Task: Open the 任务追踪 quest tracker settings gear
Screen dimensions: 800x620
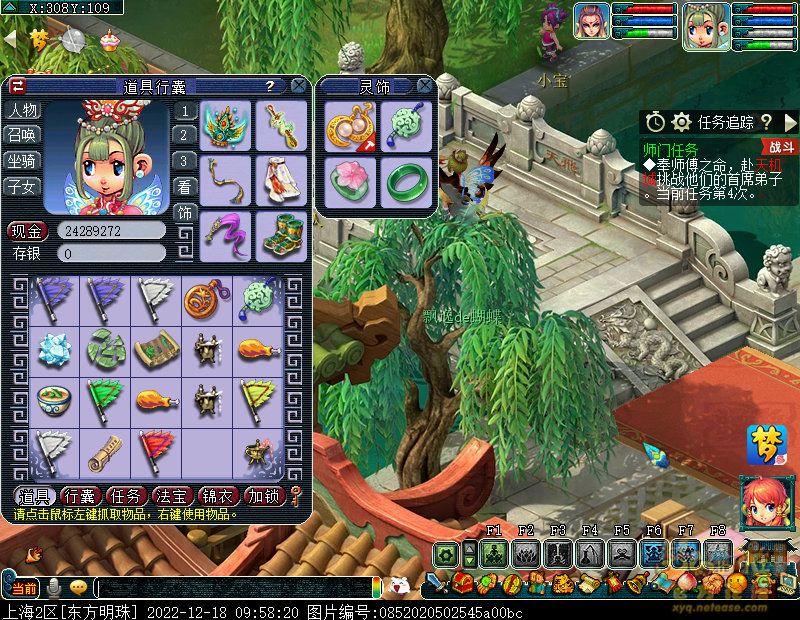Action: click(x=682, y=122)
